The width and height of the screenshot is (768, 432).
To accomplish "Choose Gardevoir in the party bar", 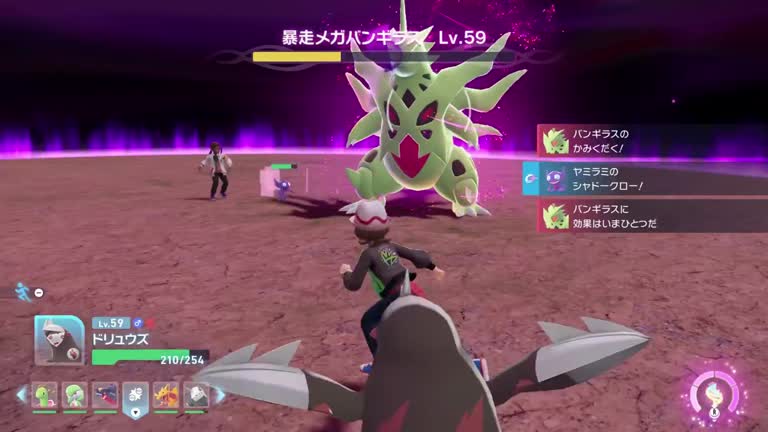I will (75, 395).
